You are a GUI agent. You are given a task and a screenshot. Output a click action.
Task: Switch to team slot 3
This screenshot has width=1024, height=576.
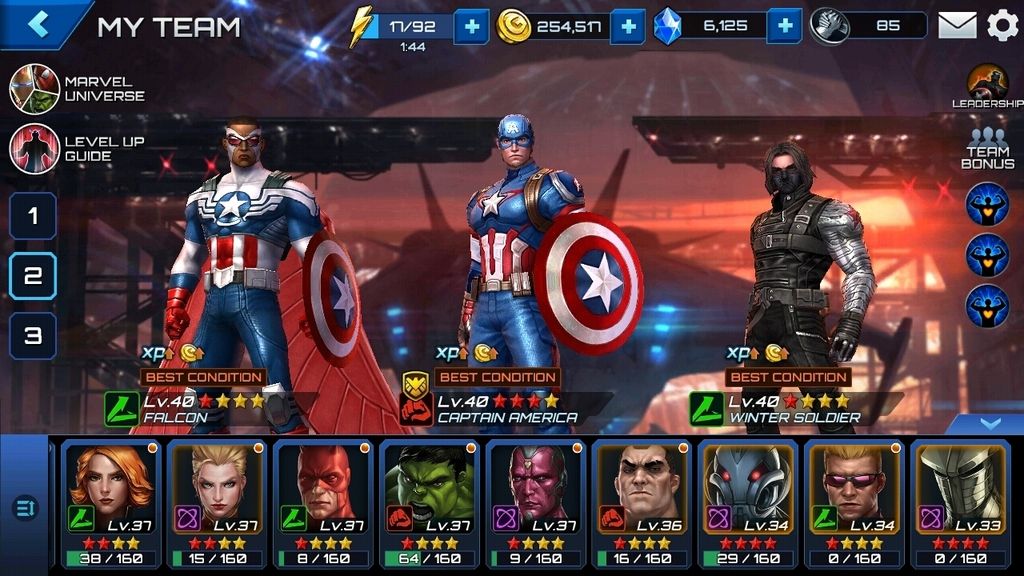click(33, 336)
